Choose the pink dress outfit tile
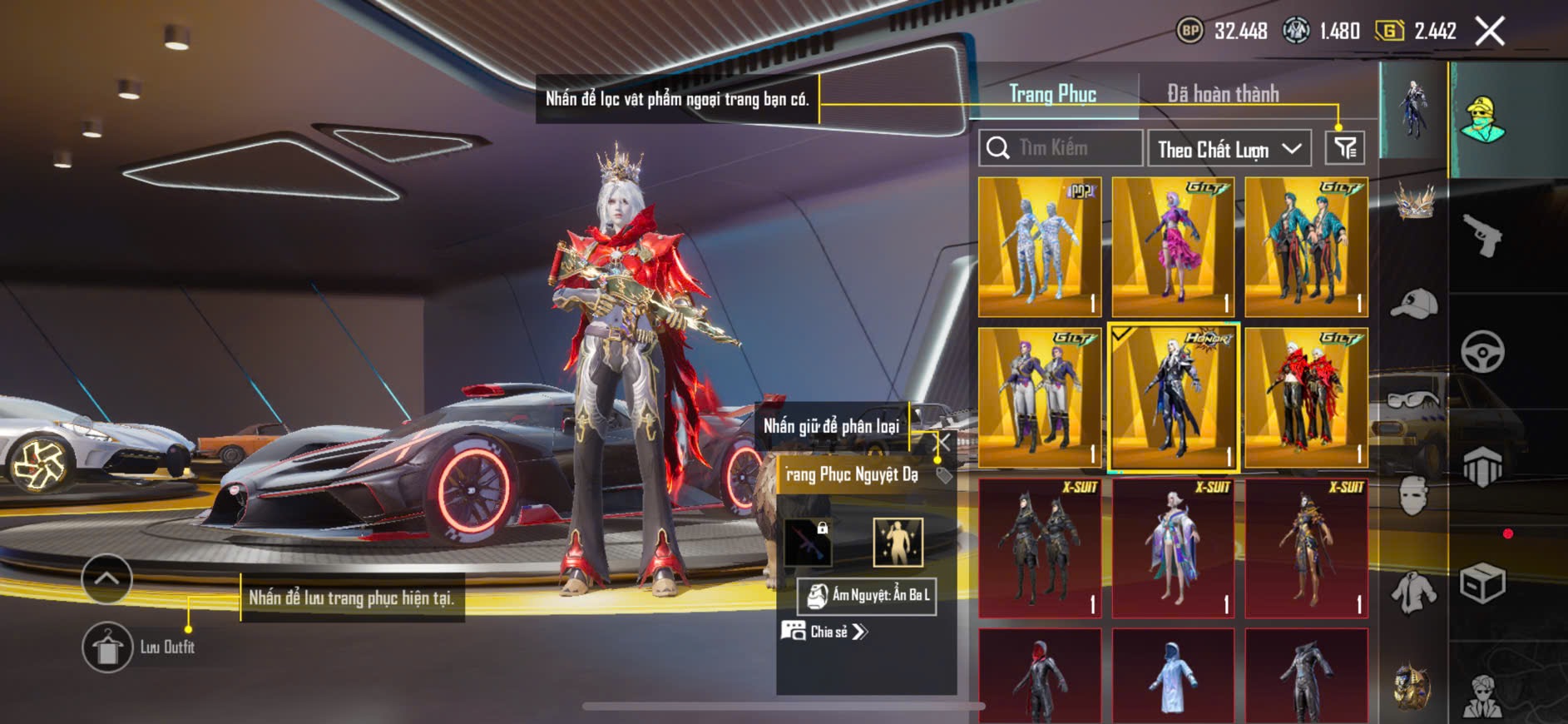Viewport: 1568px width, 724px height. pos(1173,246)
